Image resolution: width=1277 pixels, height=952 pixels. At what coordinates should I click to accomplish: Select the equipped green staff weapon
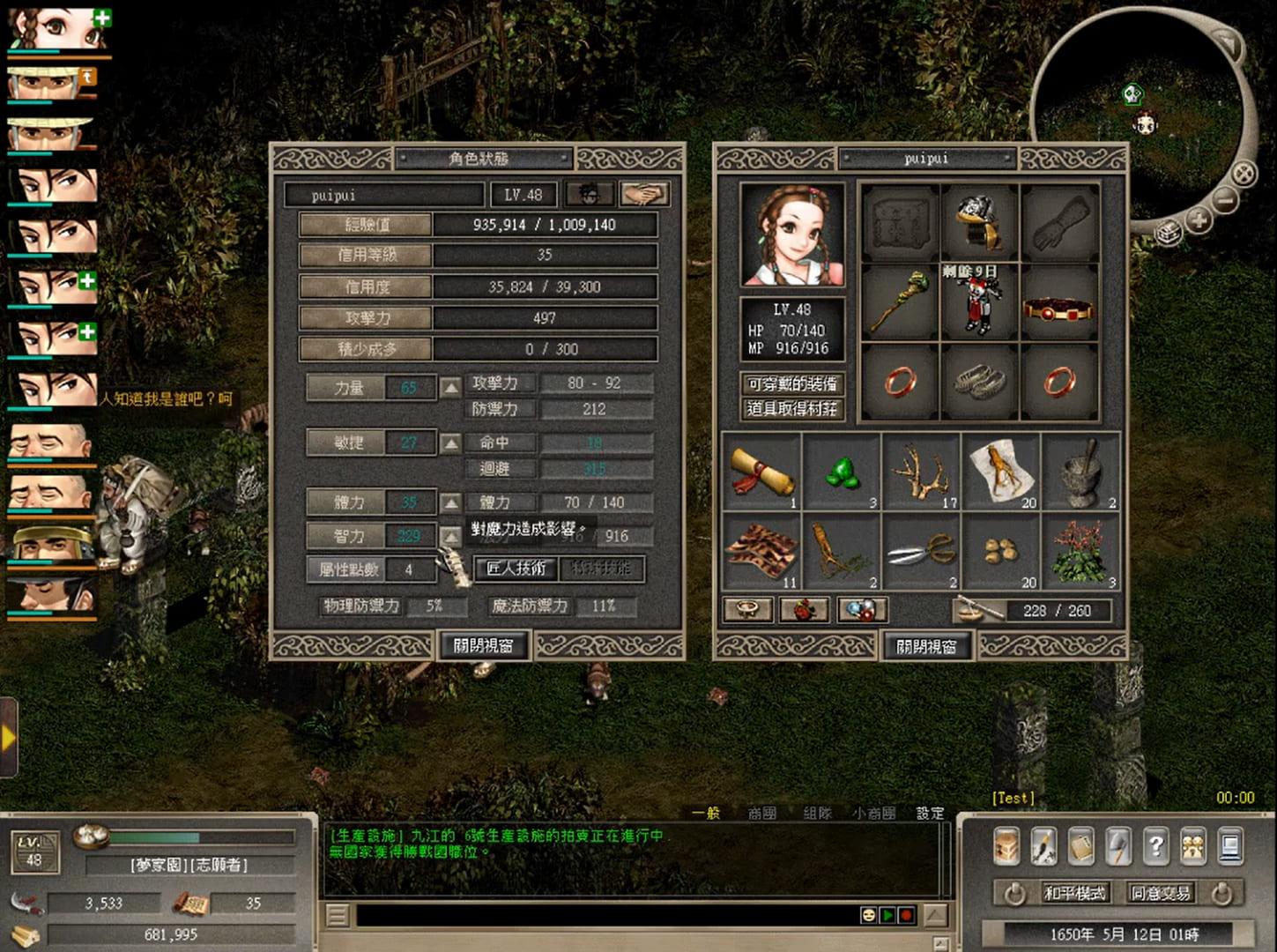pos(899,301)
